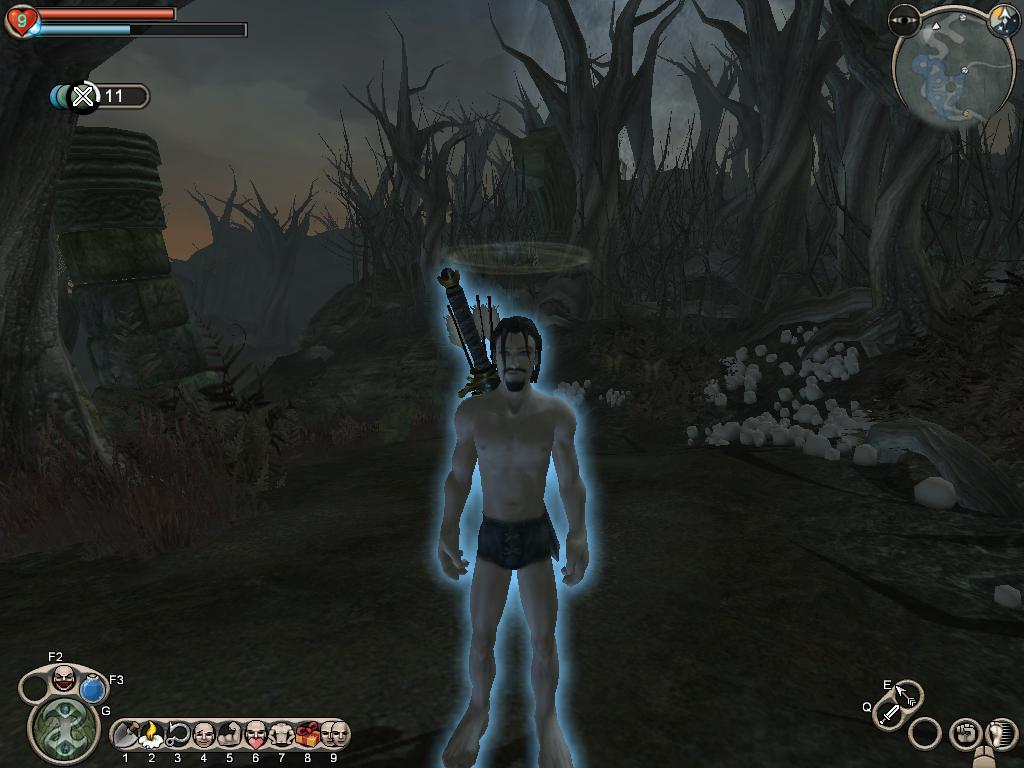Image resolution: width=1024 pixels, height=768 pixels.
Task: Choose the fishing hook quick-bar slot
Action: (x=178, y=736)
